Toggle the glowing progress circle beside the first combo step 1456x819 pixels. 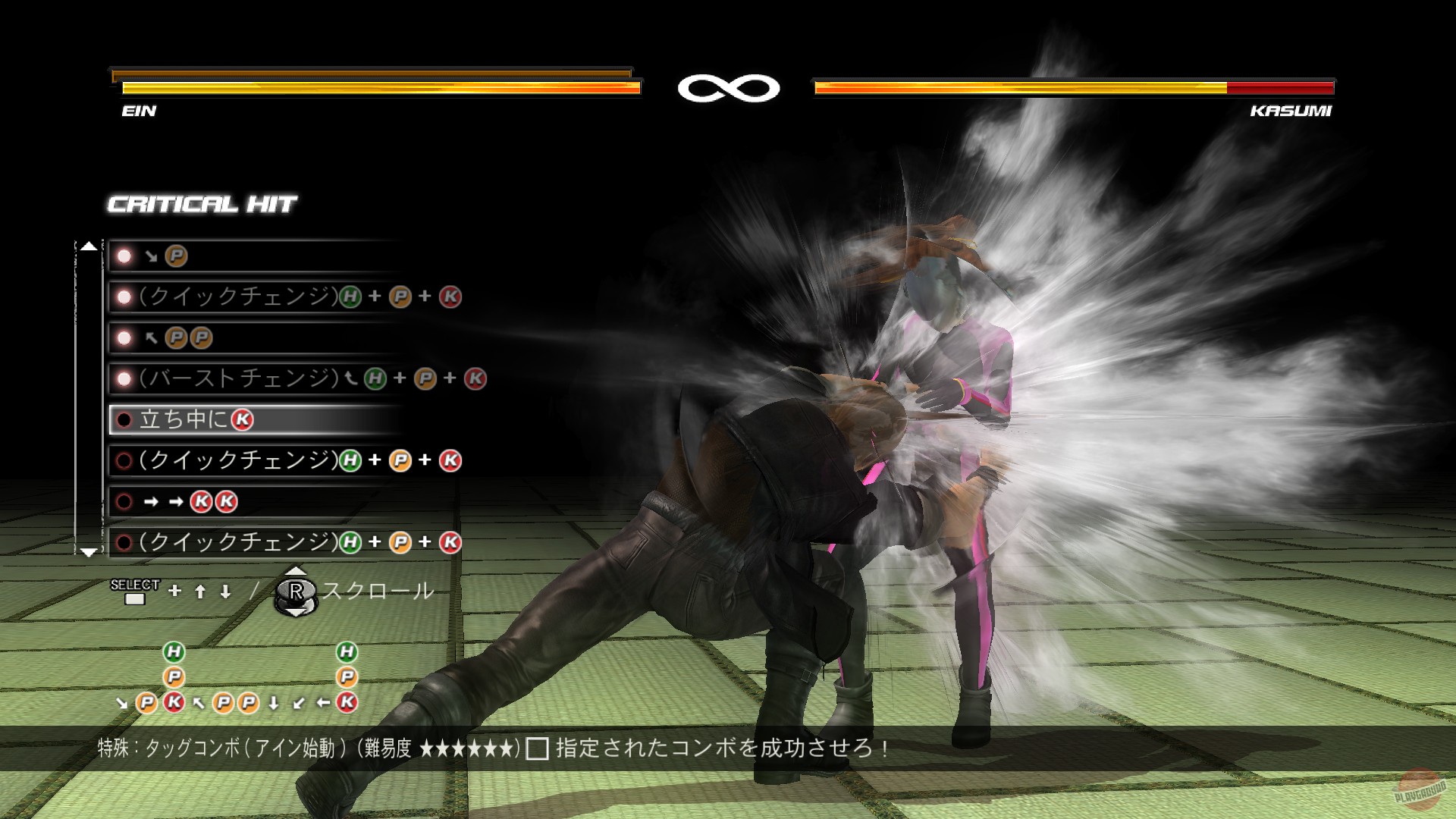(122, 256)
